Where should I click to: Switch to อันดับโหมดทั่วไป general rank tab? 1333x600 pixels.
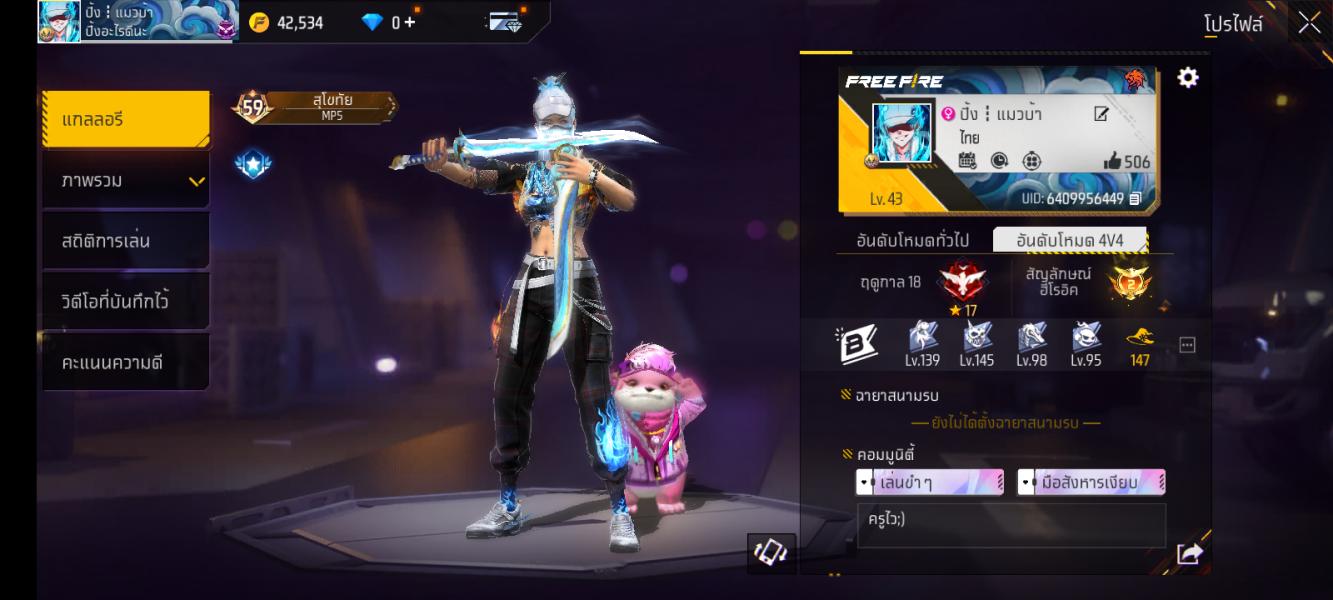pyautogui.click(x=912, y=240)
